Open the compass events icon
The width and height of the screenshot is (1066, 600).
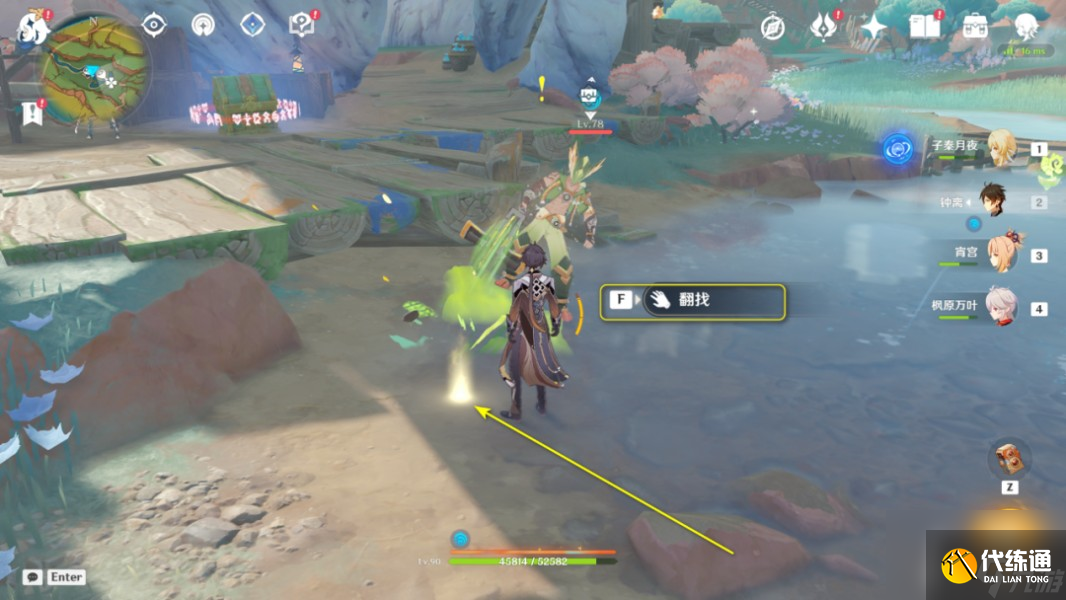coord(772,27)
